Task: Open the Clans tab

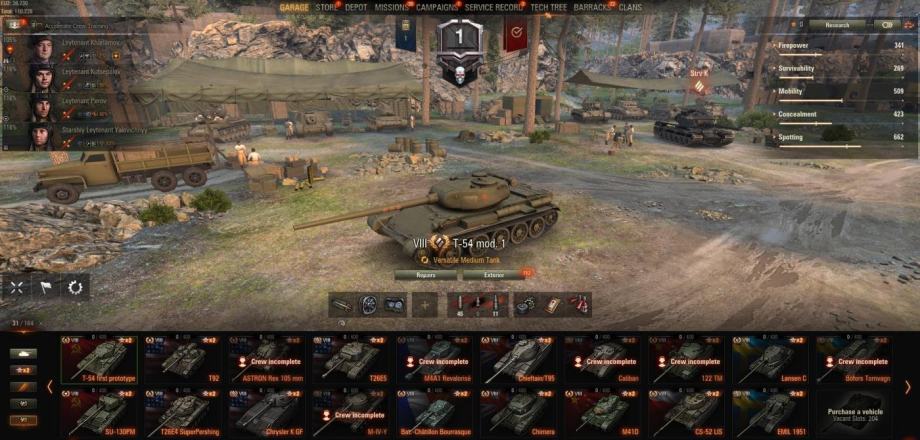Action: coord(630,7)
